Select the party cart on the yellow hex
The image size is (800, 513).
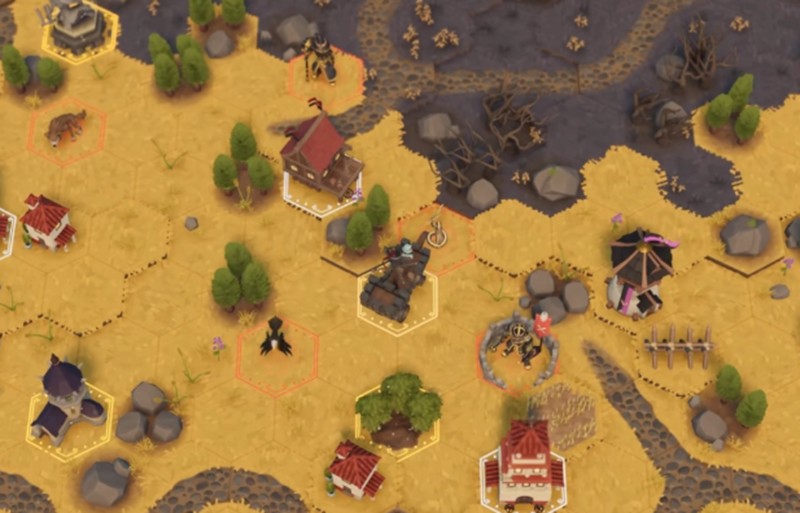coord(397,285)
